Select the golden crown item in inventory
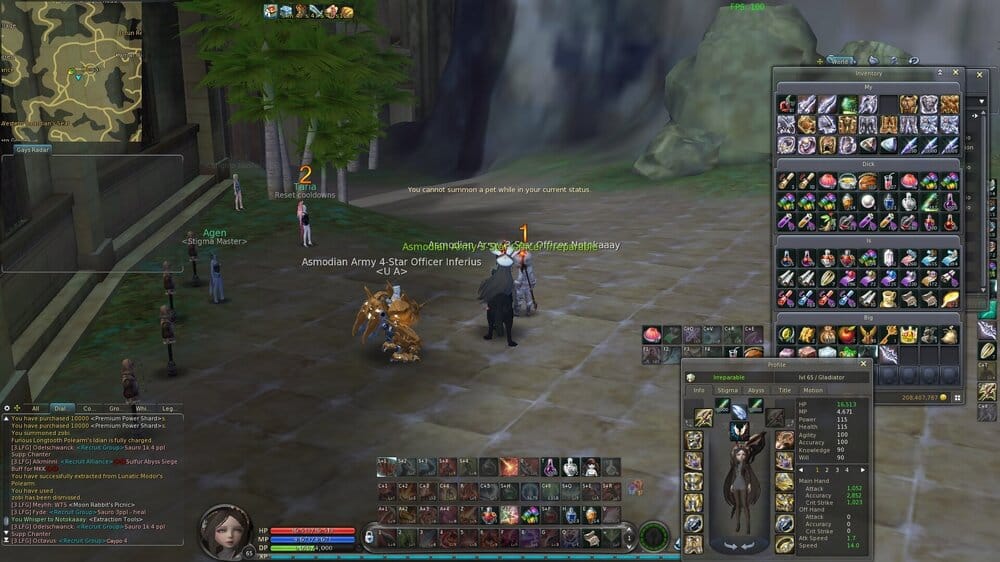 (x=909, y=334)
